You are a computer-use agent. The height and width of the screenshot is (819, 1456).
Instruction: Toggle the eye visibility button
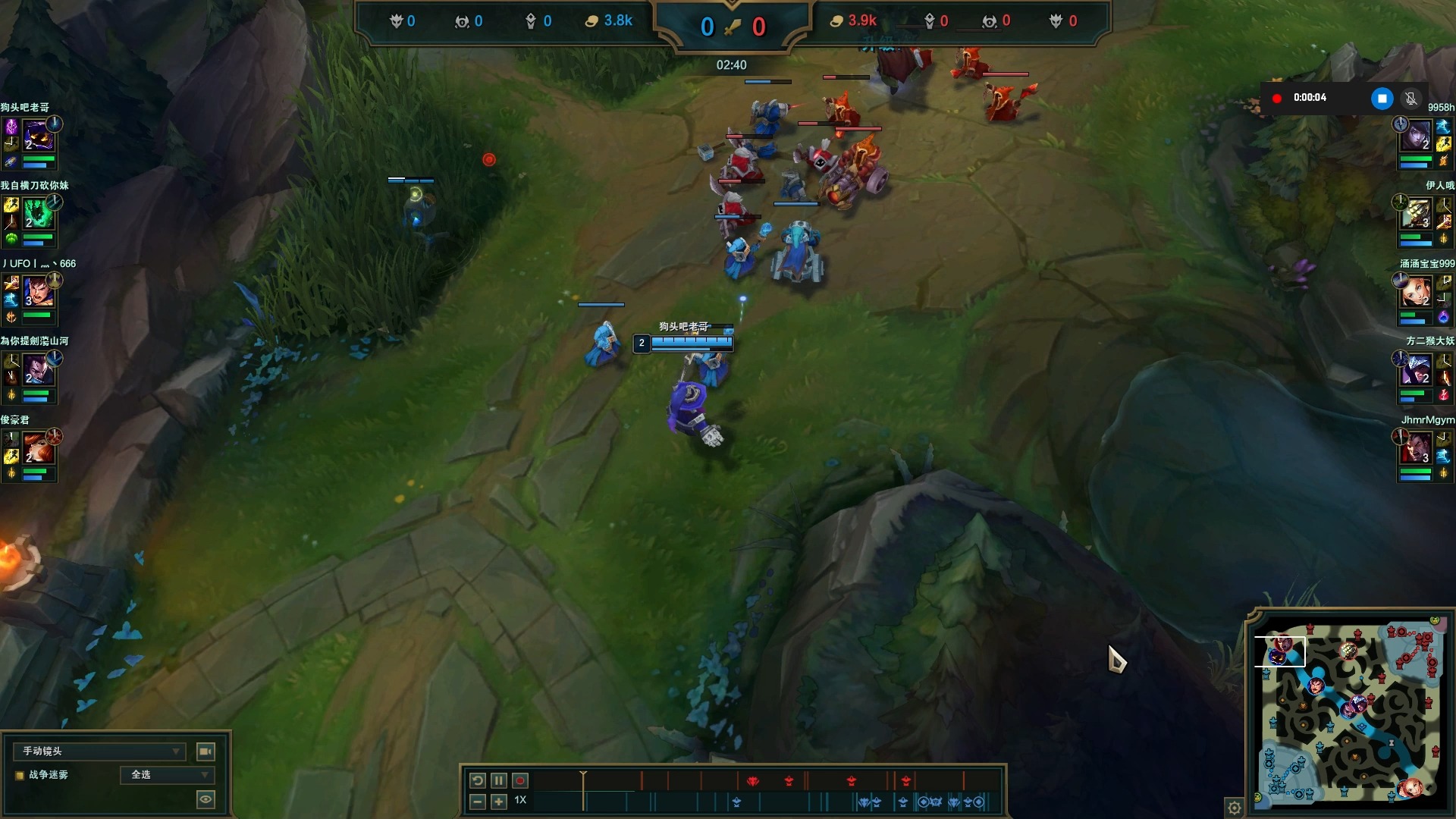pyautogui.click(x=206, y=799)
